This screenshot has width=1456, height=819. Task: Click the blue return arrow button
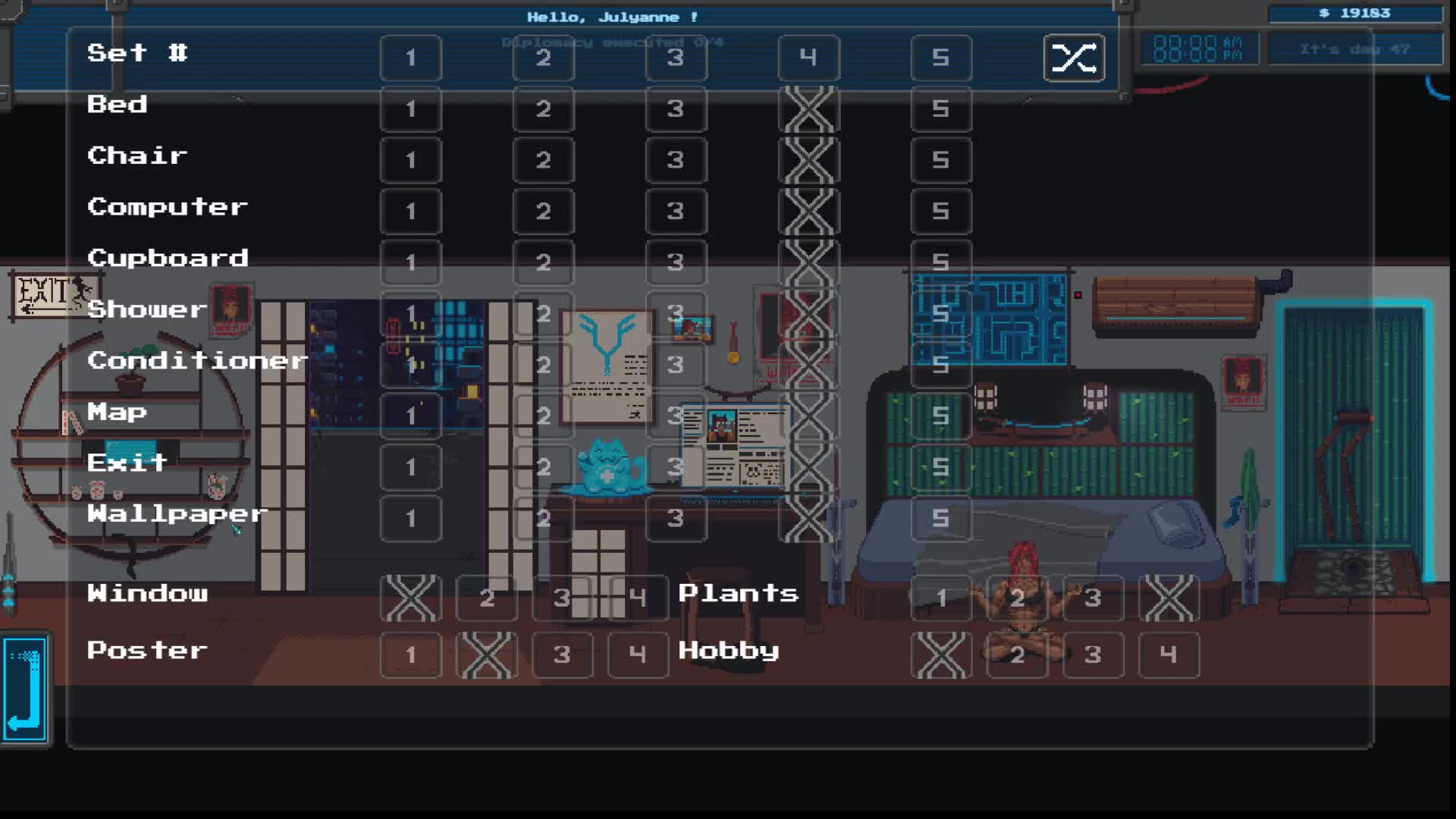point(26,689)
